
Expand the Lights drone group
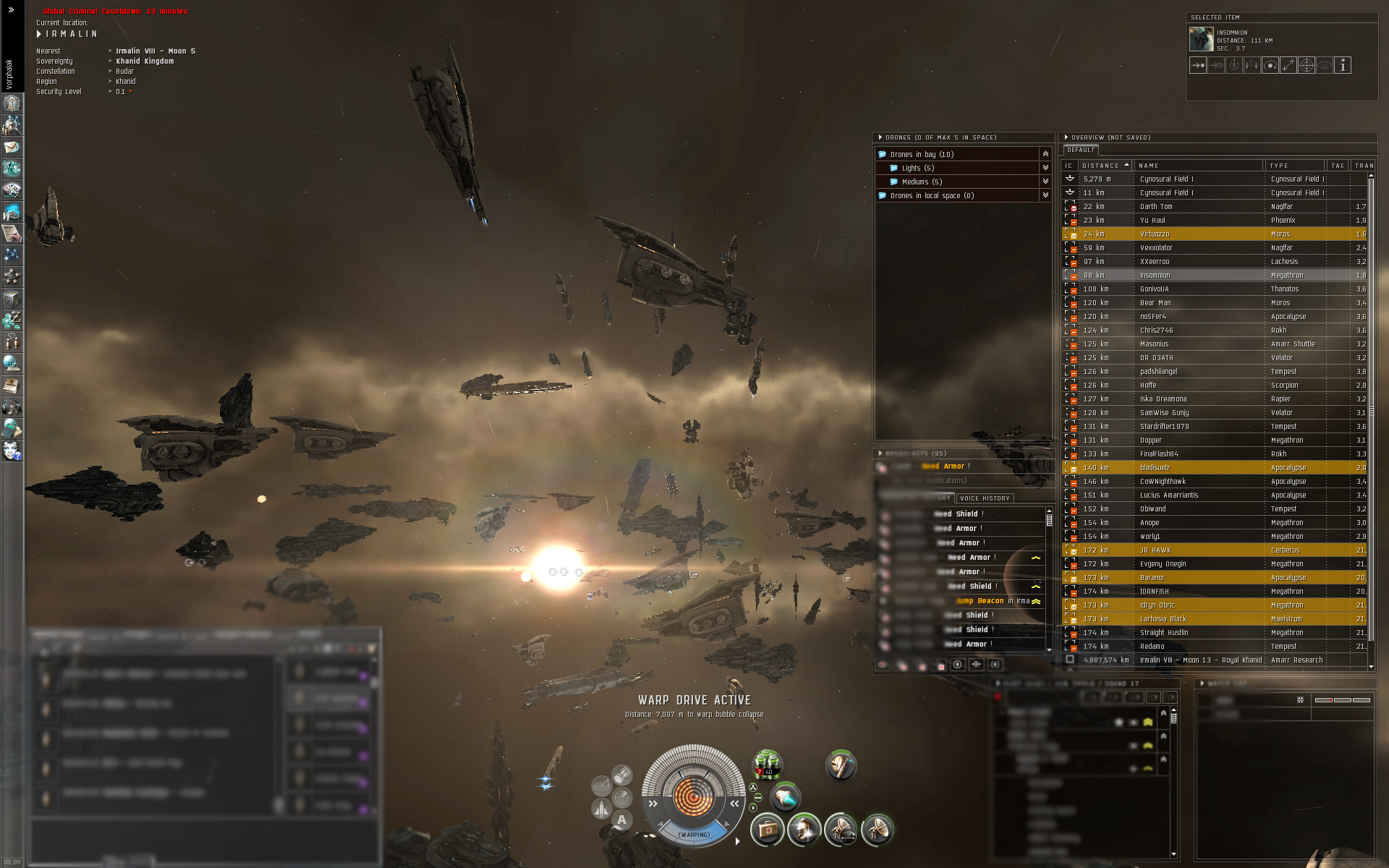(x=1045, y=168)
